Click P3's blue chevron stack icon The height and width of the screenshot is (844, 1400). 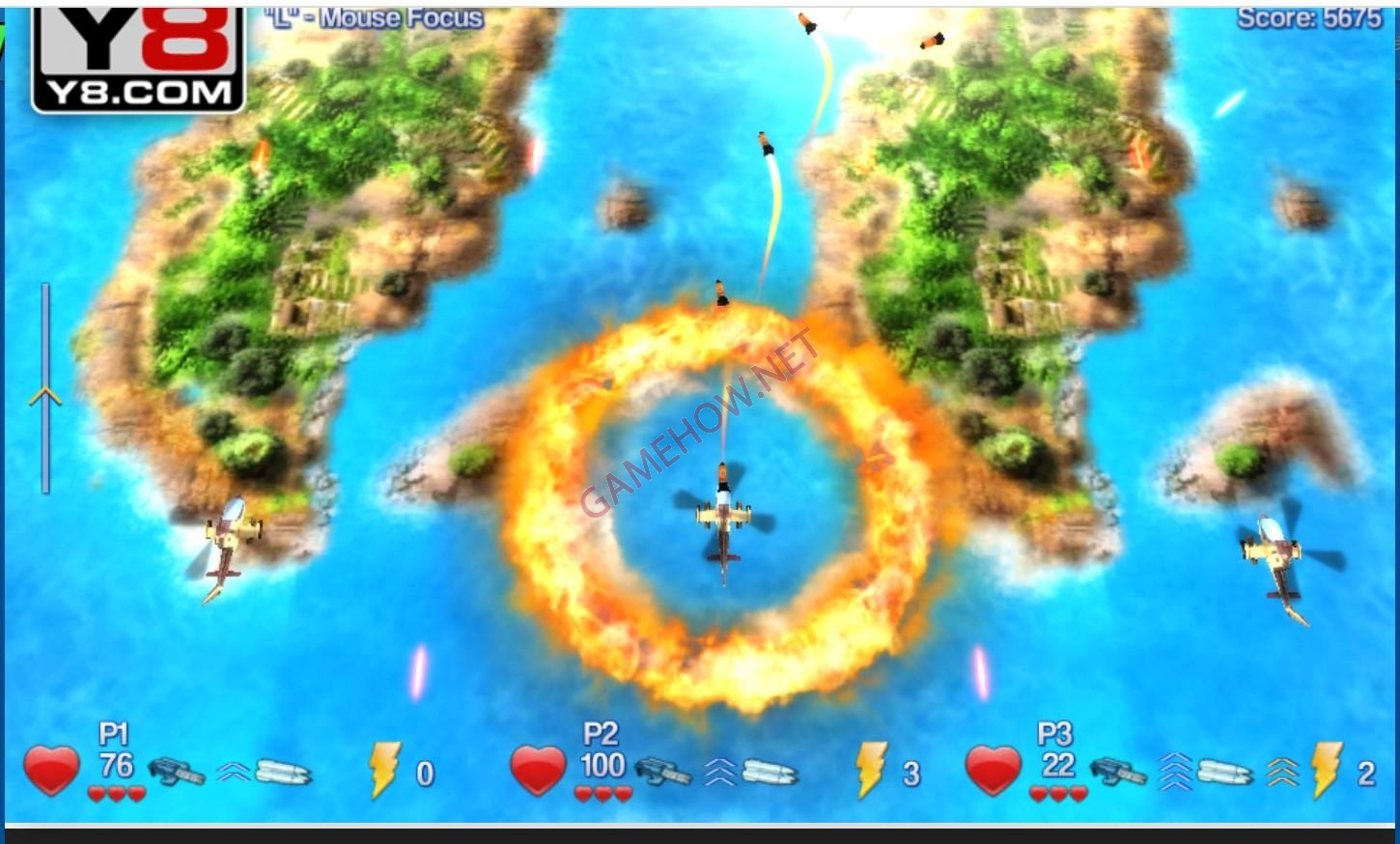[x=1175, y=771]
